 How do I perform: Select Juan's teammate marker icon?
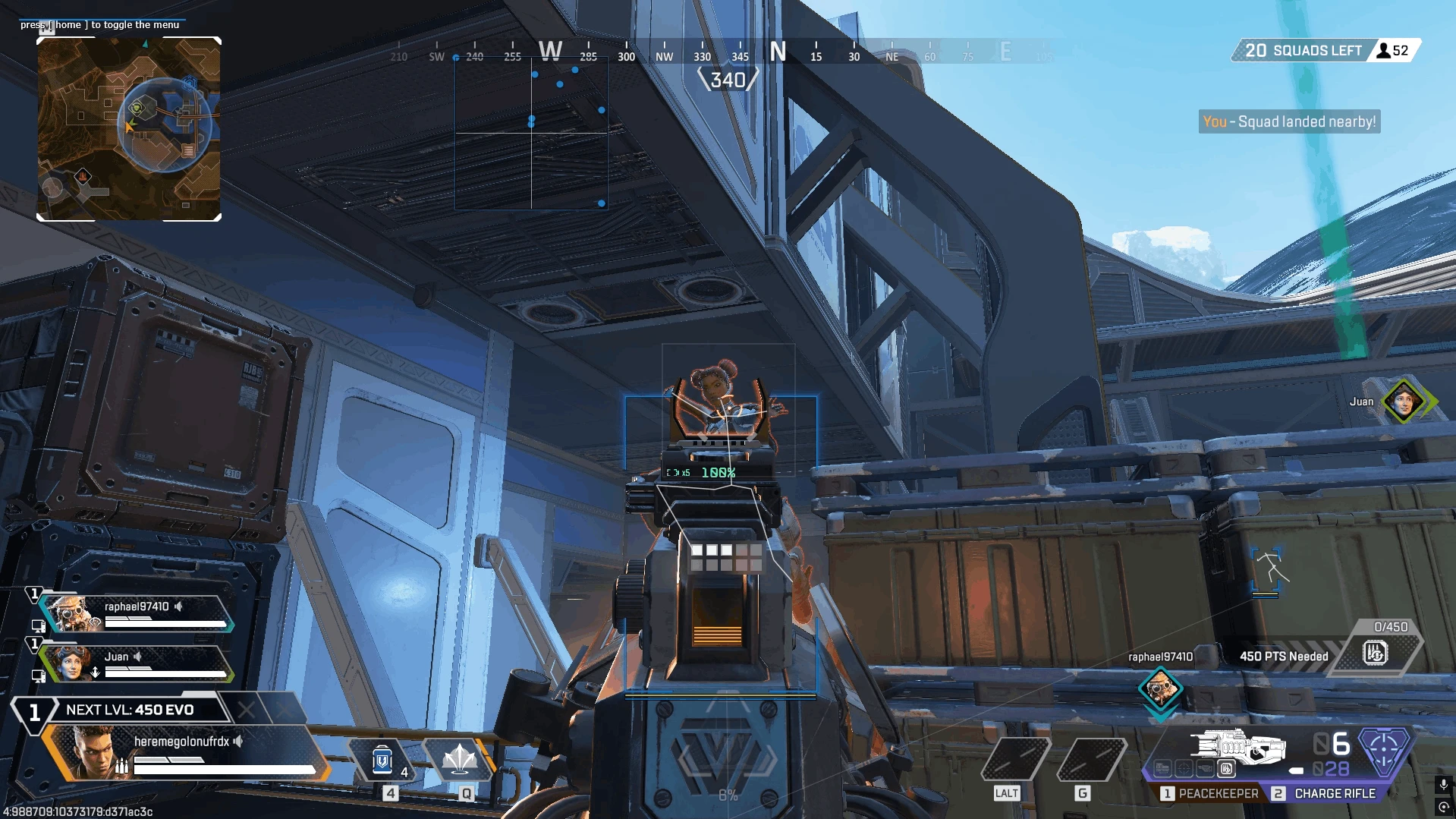click(x=1402, y=401)
